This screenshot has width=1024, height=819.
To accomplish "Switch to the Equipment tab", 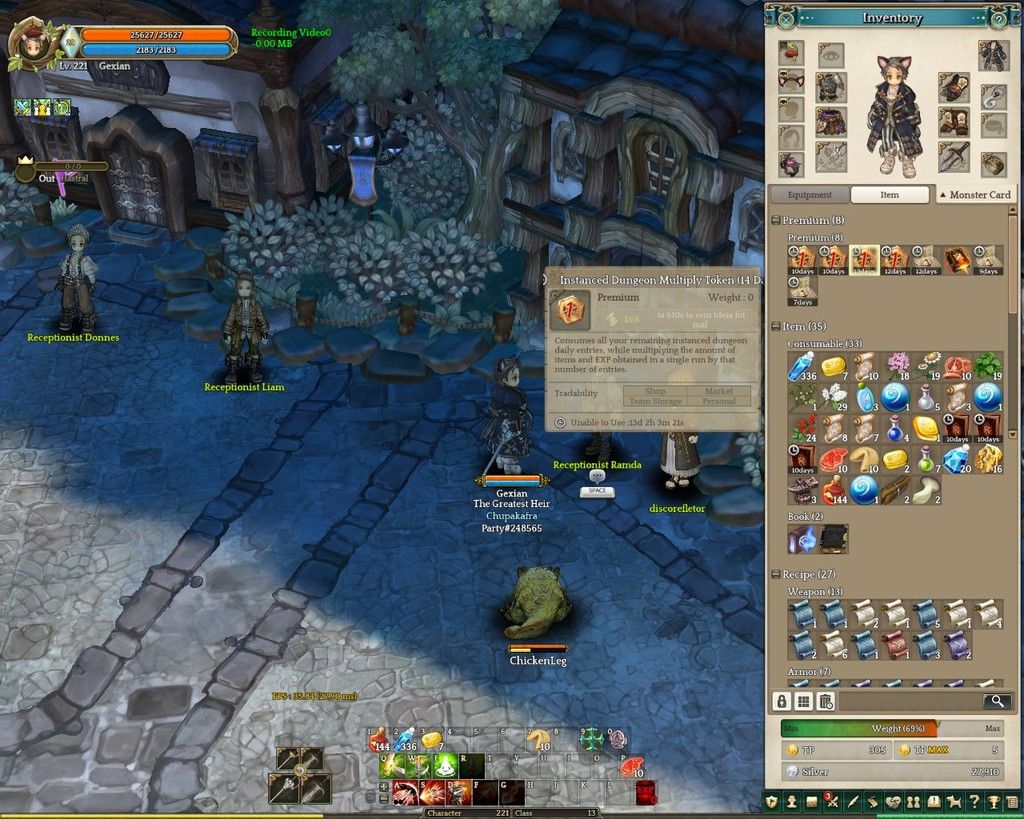I will click(x=809, y=195).
